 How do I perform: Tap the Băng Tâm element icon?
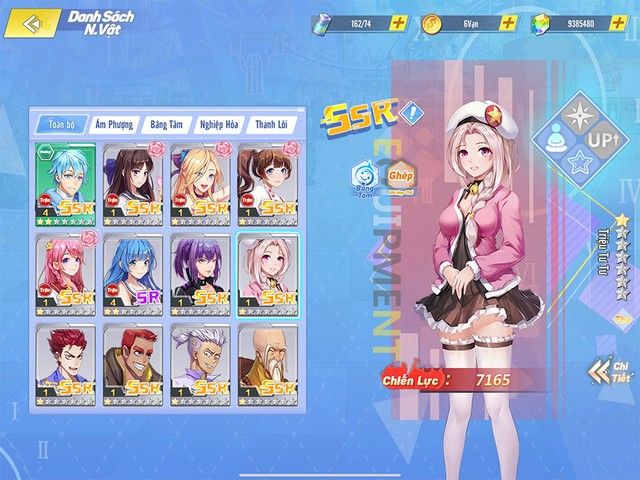[x=364, y=179]
